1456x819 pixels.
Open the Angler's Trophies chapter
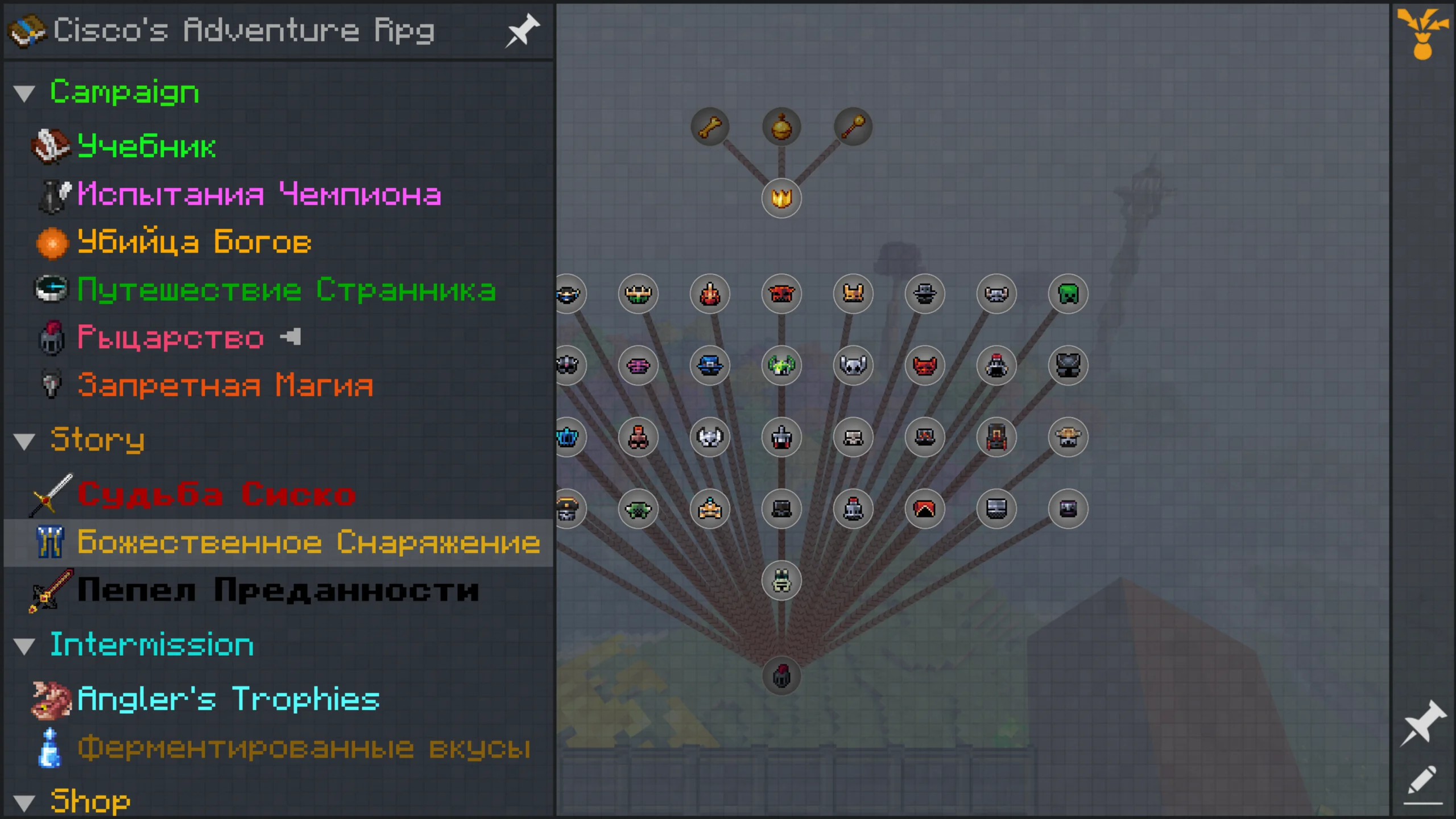[228, 700]
